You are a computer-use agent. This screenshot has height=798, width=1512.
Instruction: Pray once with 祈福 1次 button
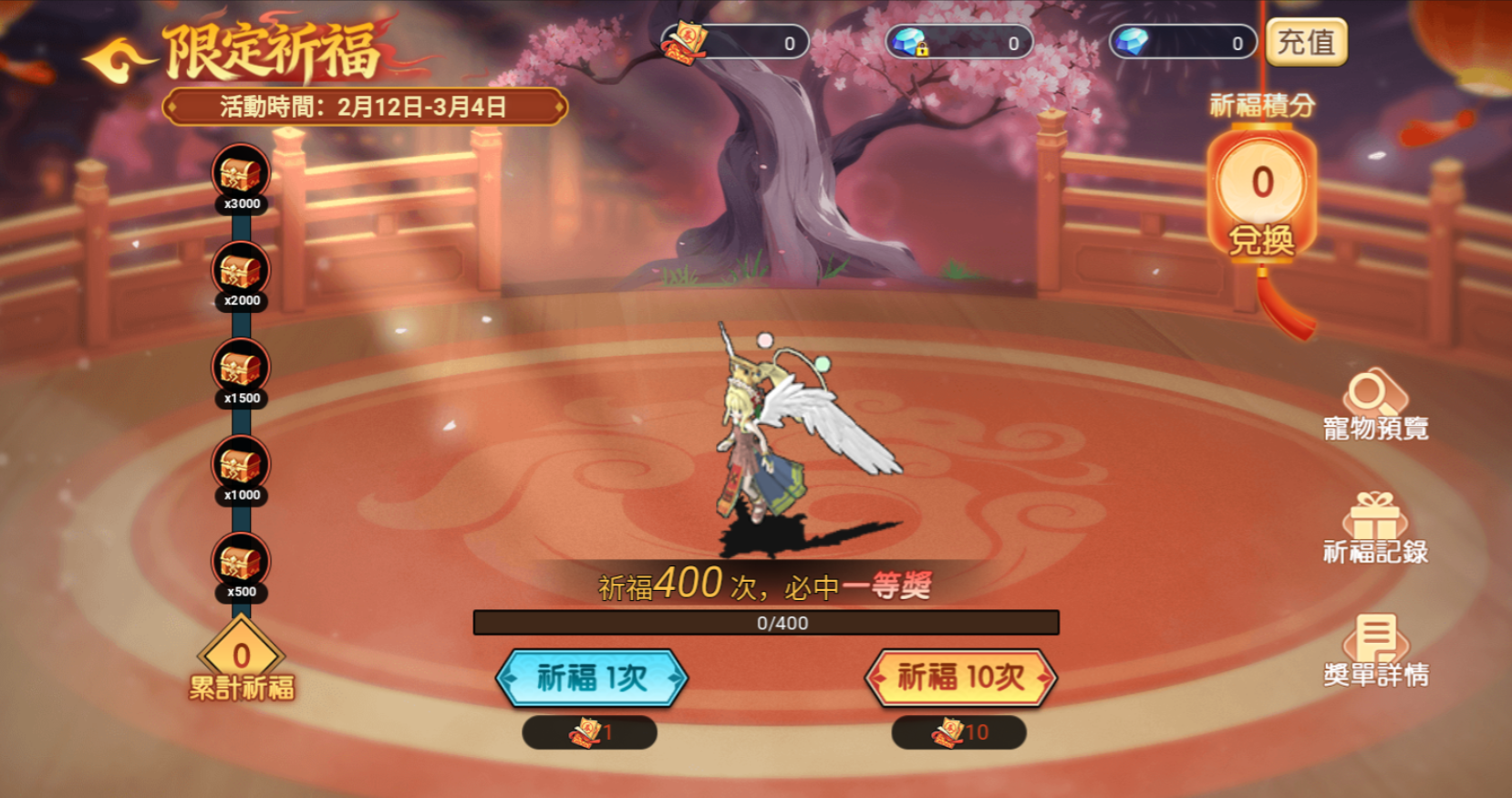click(x=592, y=678)
